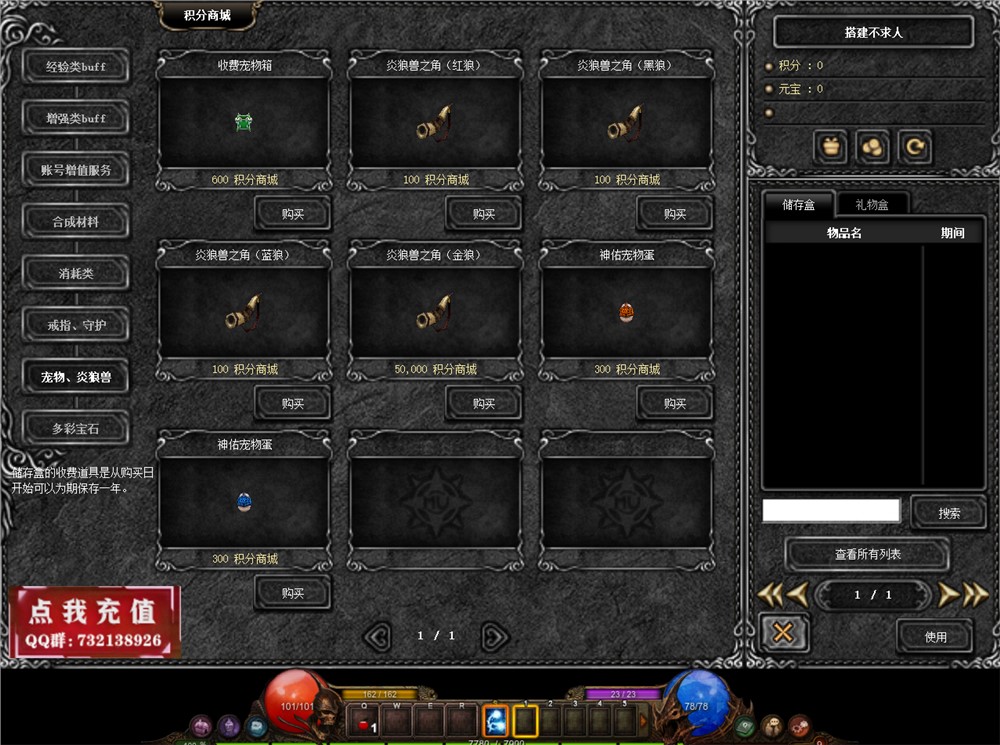Buy the 50,000-point 炎狼兽之角（金狼）
This screenshot has height=745, width=1000.
point(484,403)
